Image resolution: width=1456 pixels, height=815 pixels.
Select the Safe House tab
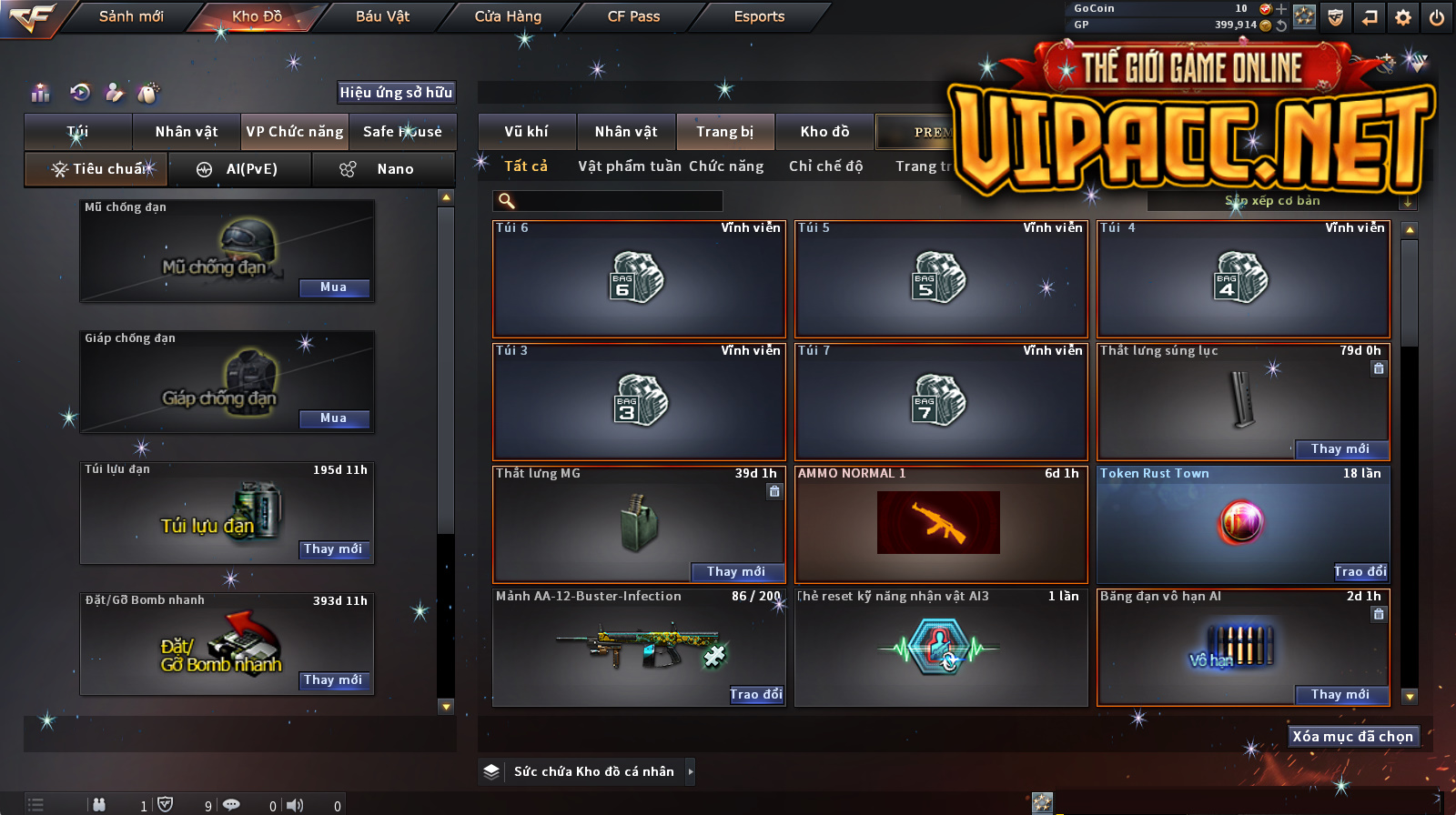pyautogui.click(x=402, y=132)
